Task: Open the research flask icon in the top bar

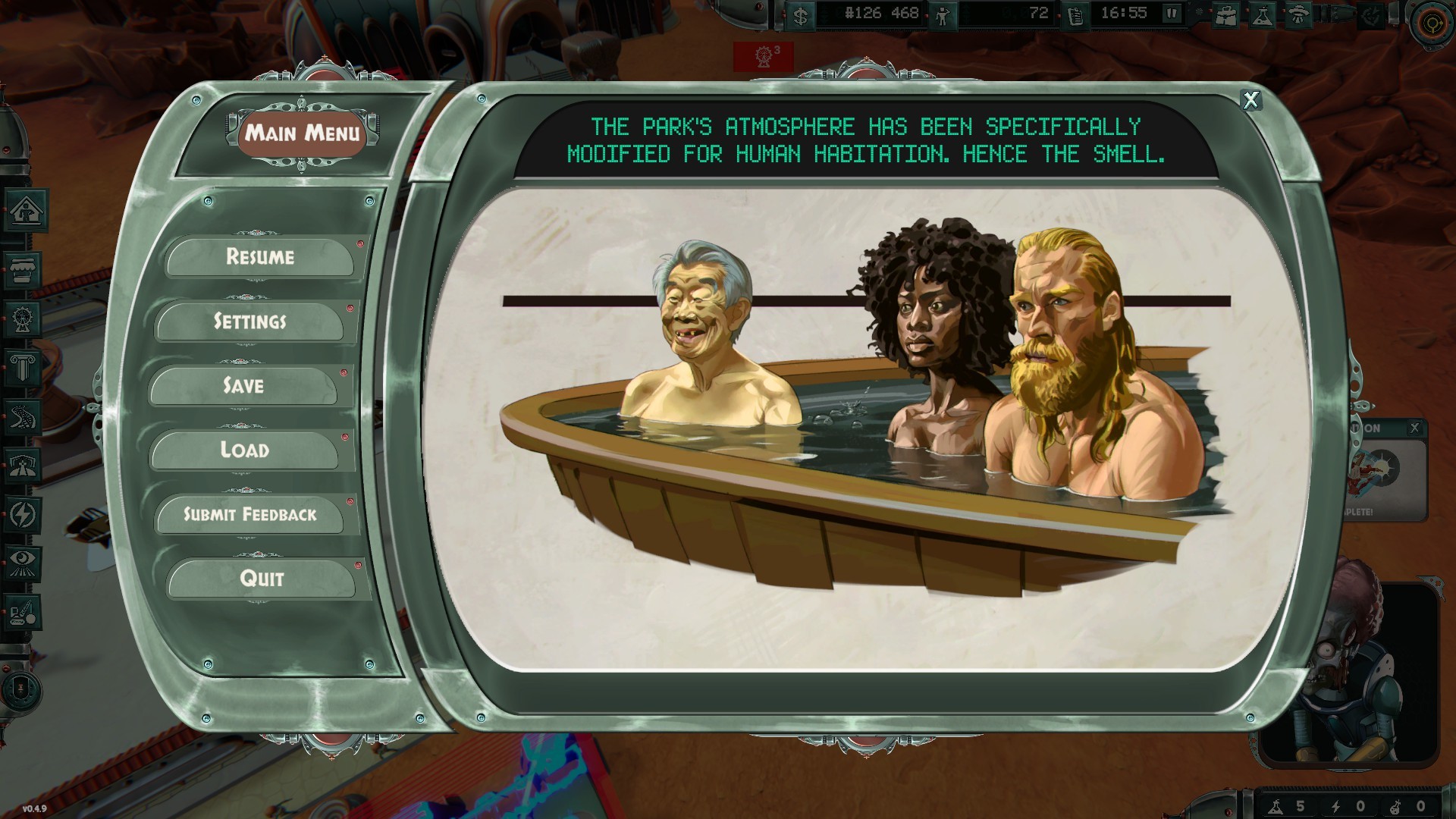Action: 1263,16
